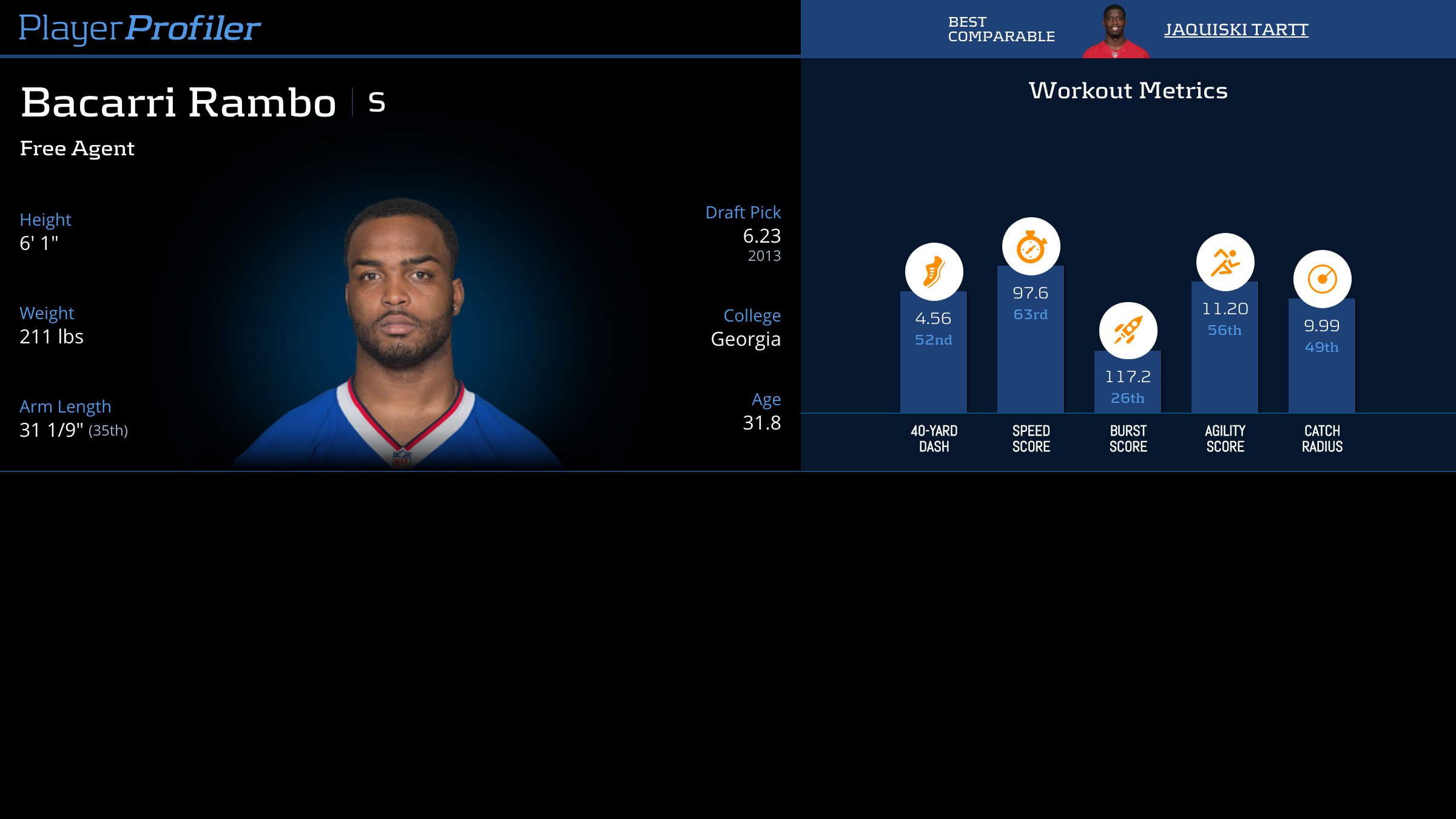This screenshot has height=819, width=1456.
Task: Open the Jaquiski Tartt comparable player link
Action: coord(1236,30)
